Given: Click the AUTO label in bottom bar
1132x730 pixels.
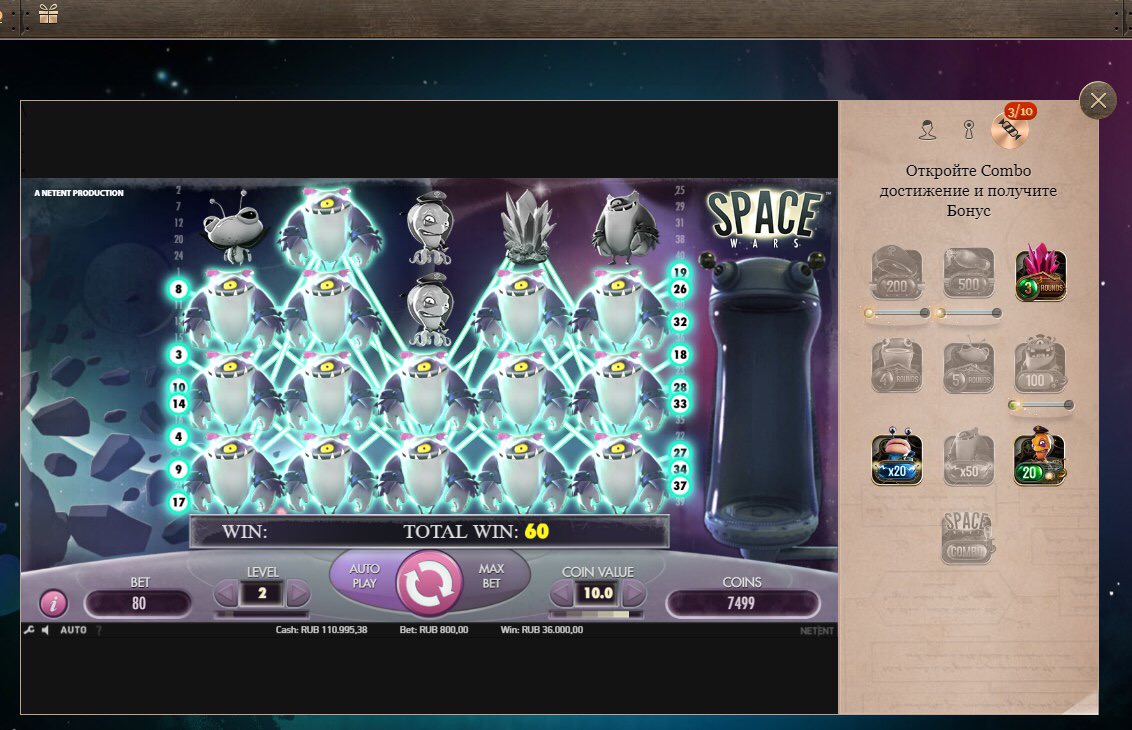Looking at the screenshot, I should [73, 631].
